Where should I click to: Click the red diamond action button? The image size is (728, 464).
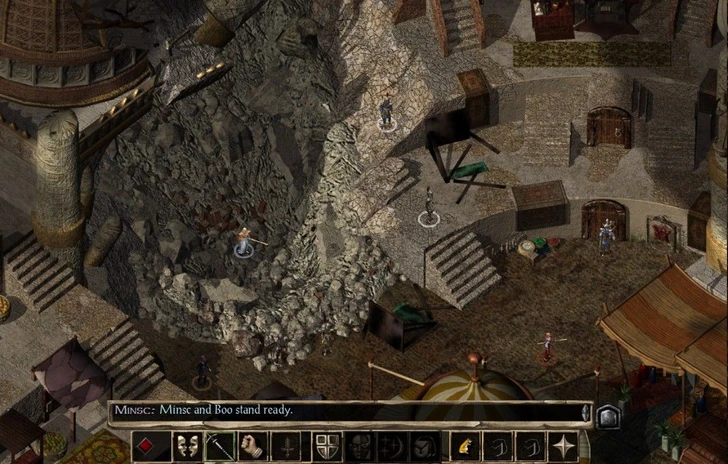click(145, 446)
